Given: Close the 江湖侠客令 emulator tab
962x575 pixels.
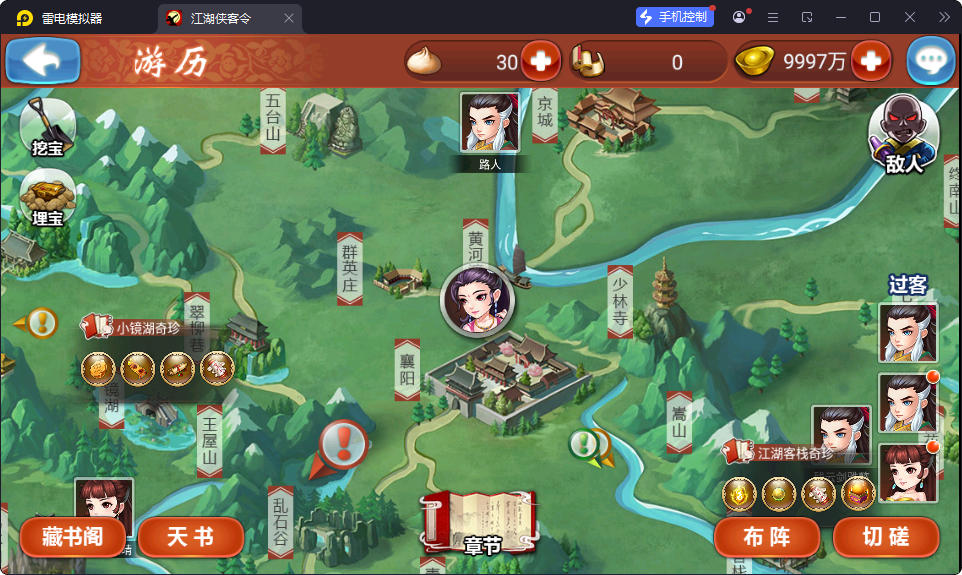Looking at the screenshot, I should tap(289, 18).
